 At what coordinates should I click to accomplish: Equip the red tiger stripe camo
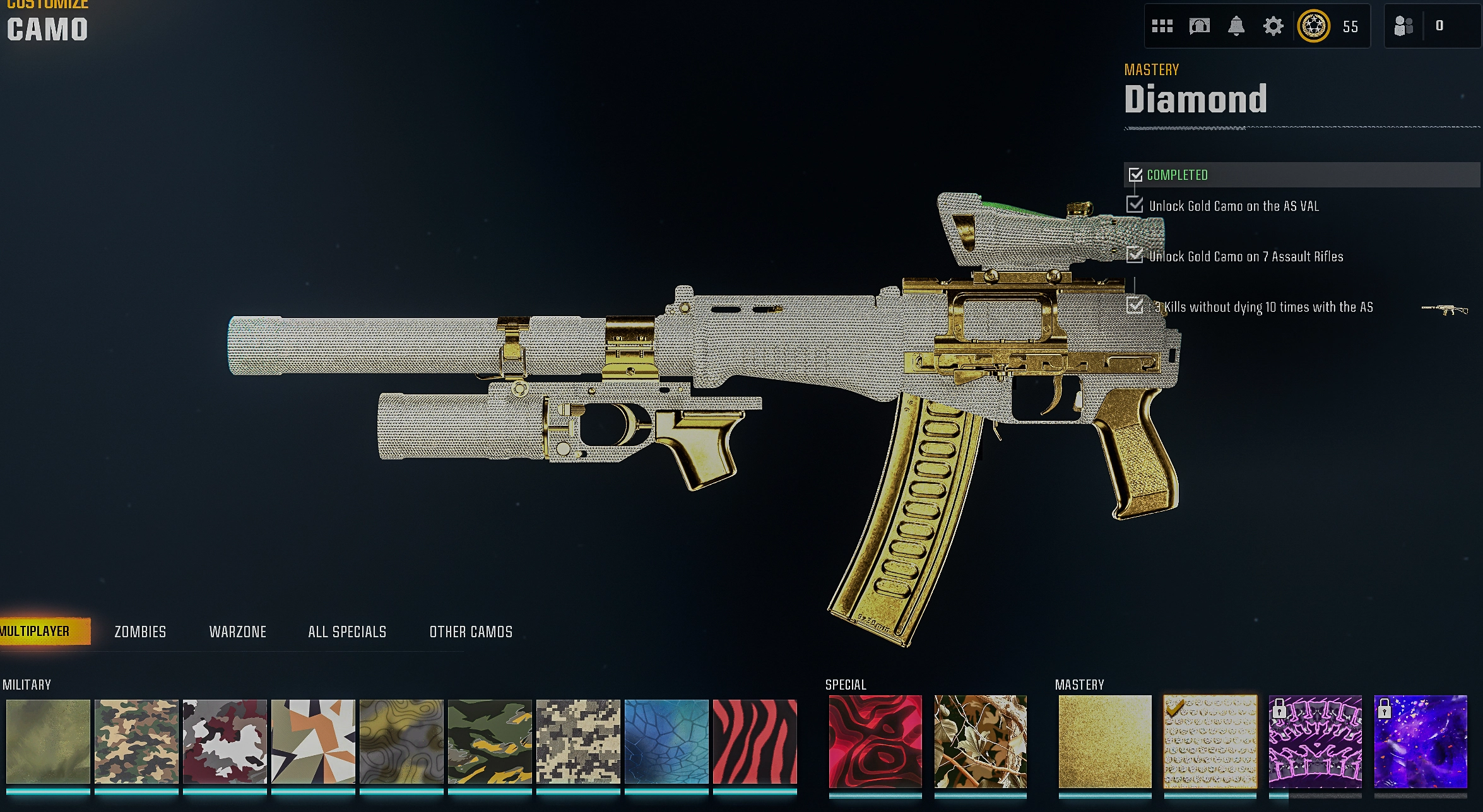pyautogui.click(x=755, y=742)
